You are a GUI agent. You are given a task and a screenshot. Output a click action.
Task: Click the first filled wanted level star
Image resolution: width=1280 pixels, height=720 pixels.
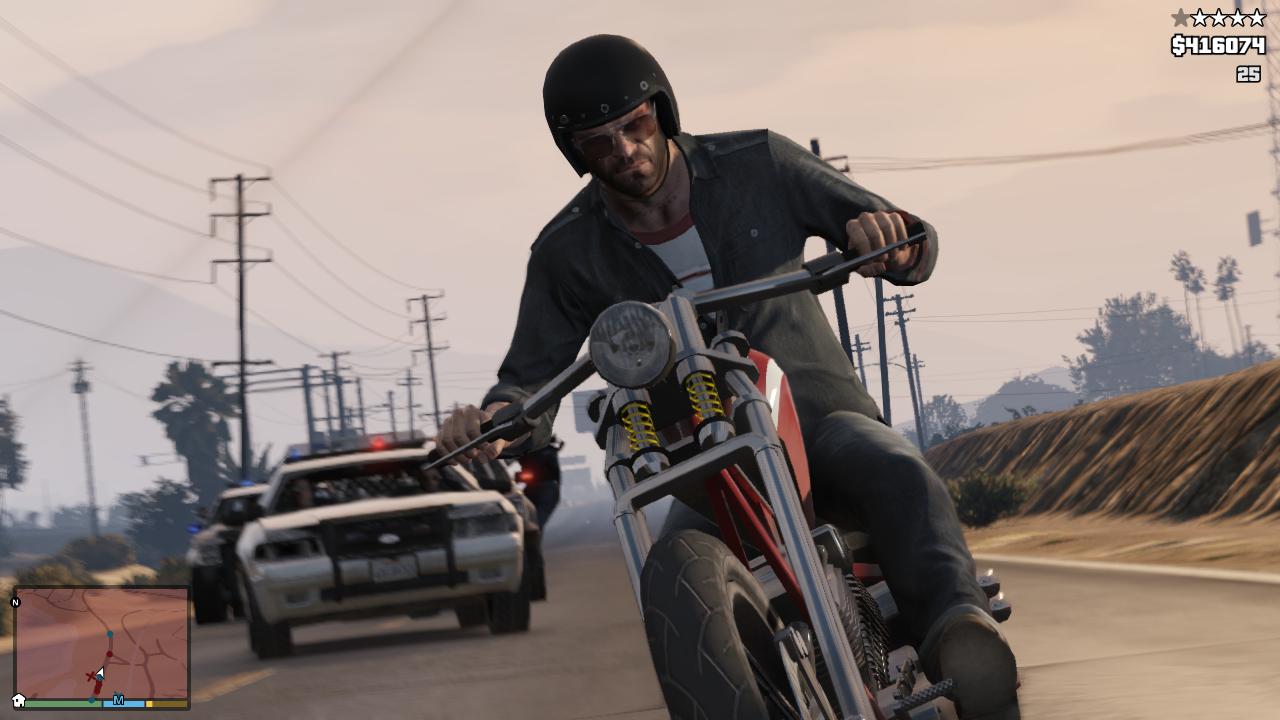point(1180,16)
